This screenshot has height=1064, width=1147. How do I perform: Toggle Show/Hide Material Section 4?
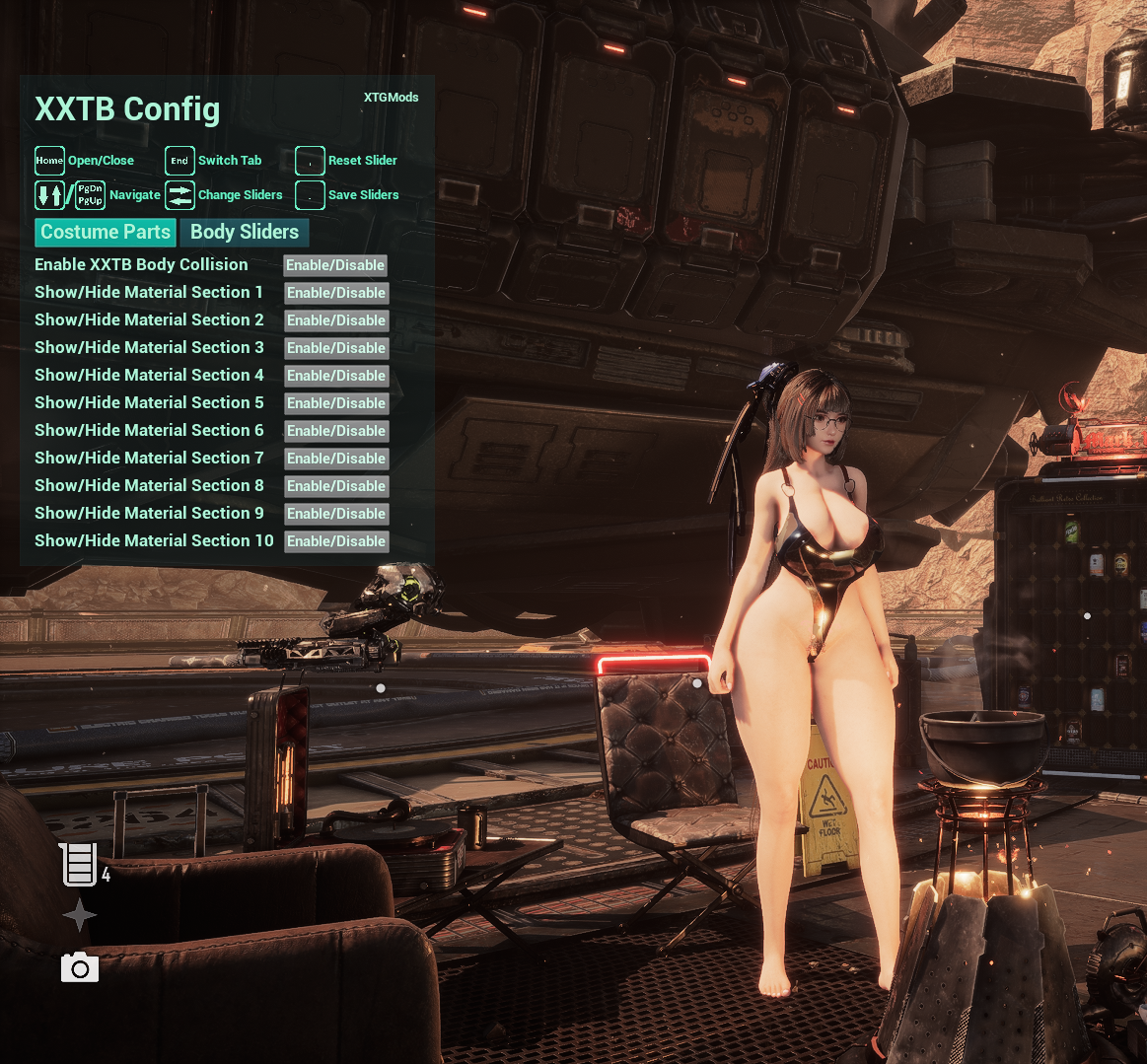(x=336, y=376)
